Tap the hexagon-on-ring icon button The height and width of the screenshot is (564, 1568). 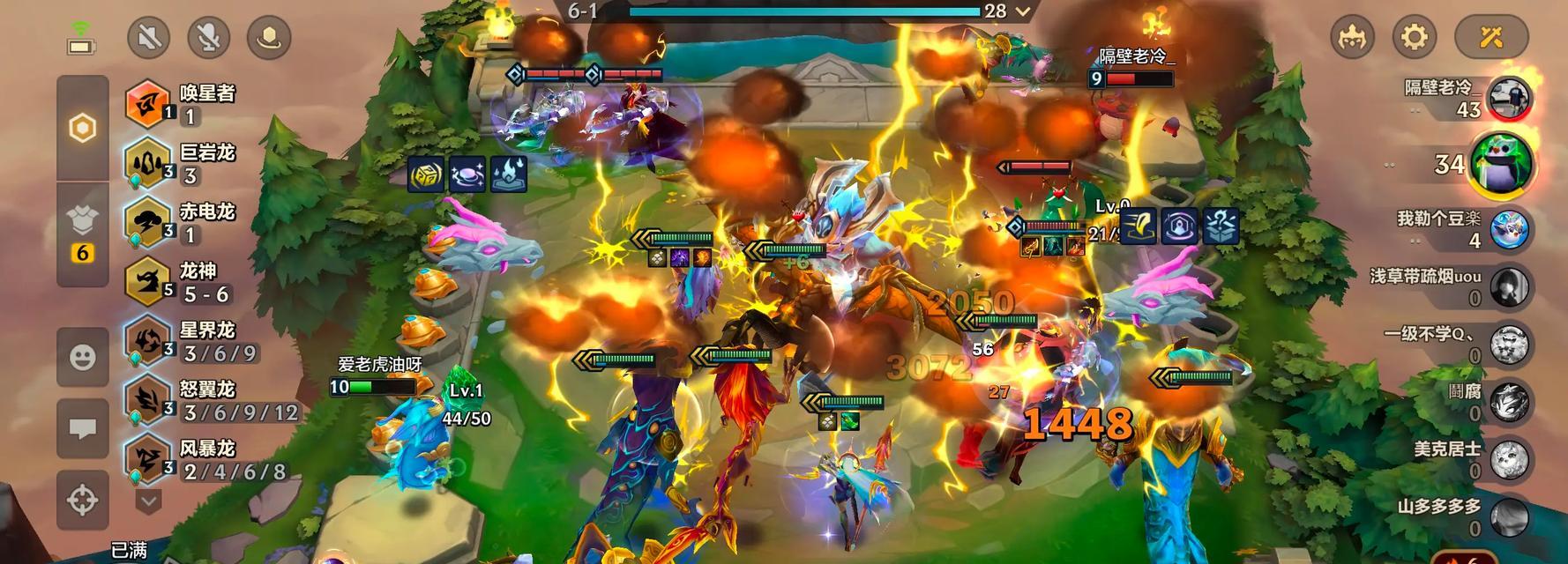(x=269, y=37)
